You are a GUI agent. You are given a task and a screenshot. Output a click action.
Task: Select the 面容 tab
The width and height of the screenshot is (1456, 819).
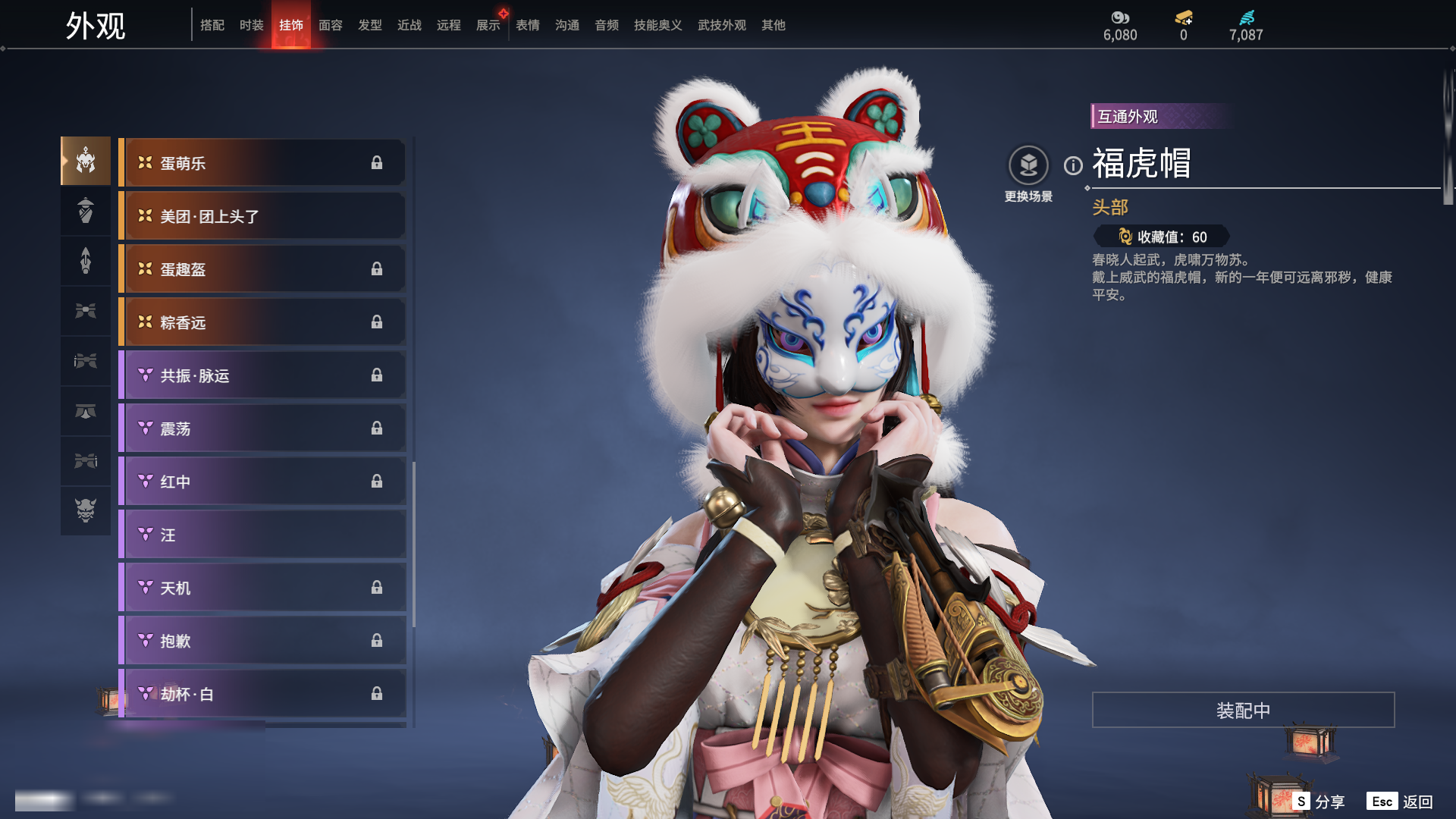pyautogui.click(x=330, y=25)
